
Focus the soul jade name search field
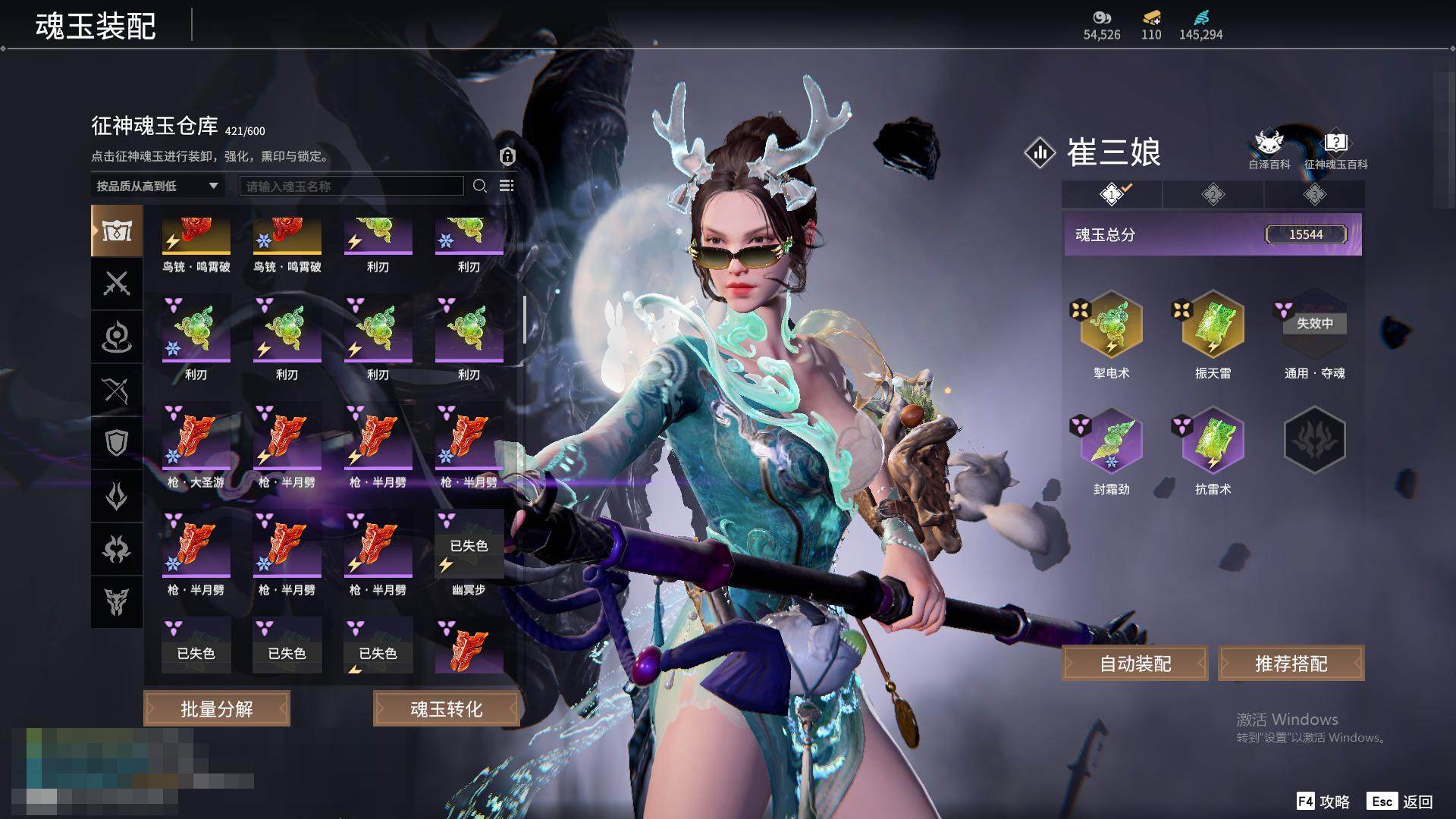[351, 187]
